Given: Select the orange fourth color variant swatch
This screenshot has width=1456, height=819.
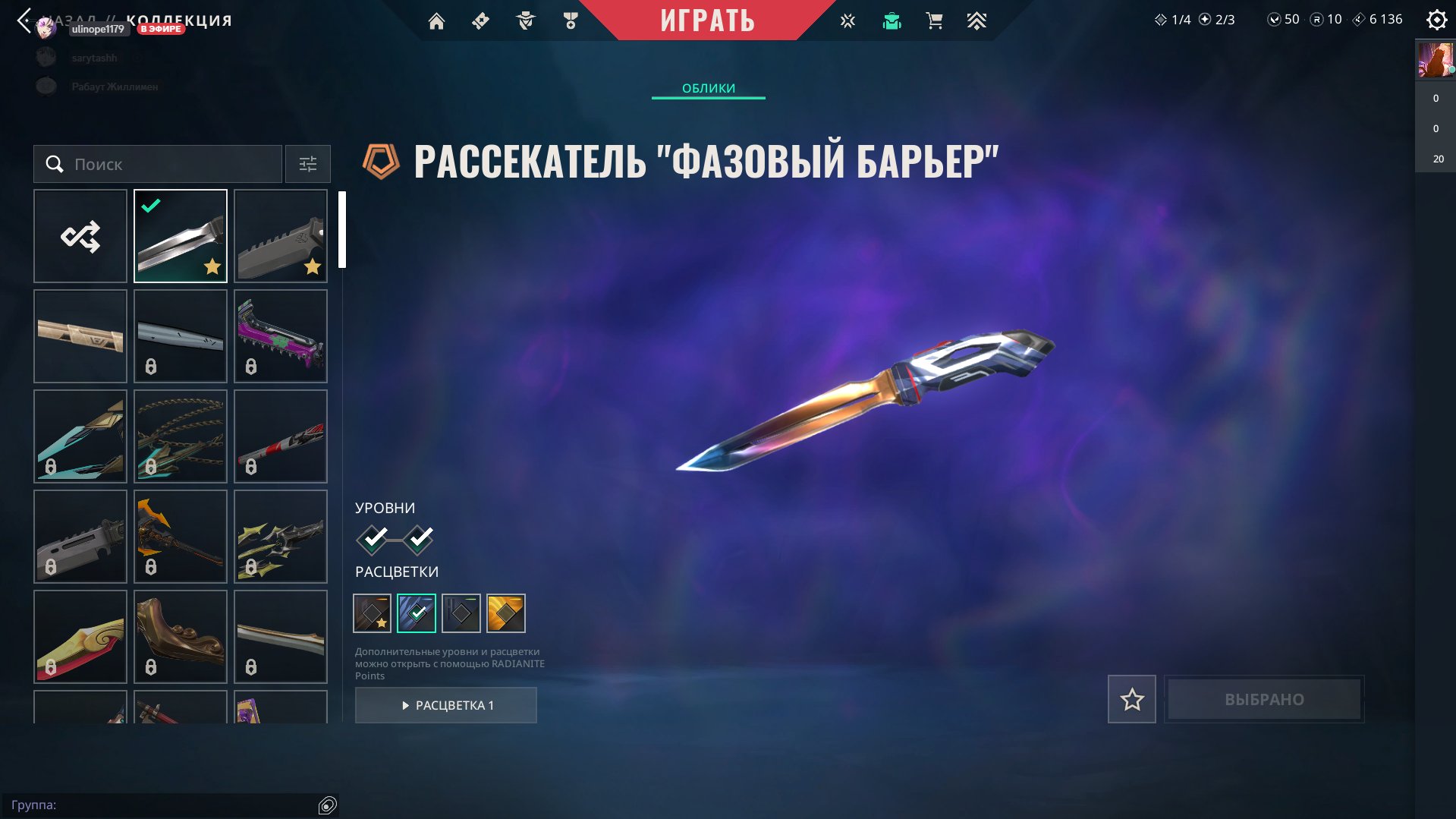Looking at the screenshot, I should (x=506, y=613).
